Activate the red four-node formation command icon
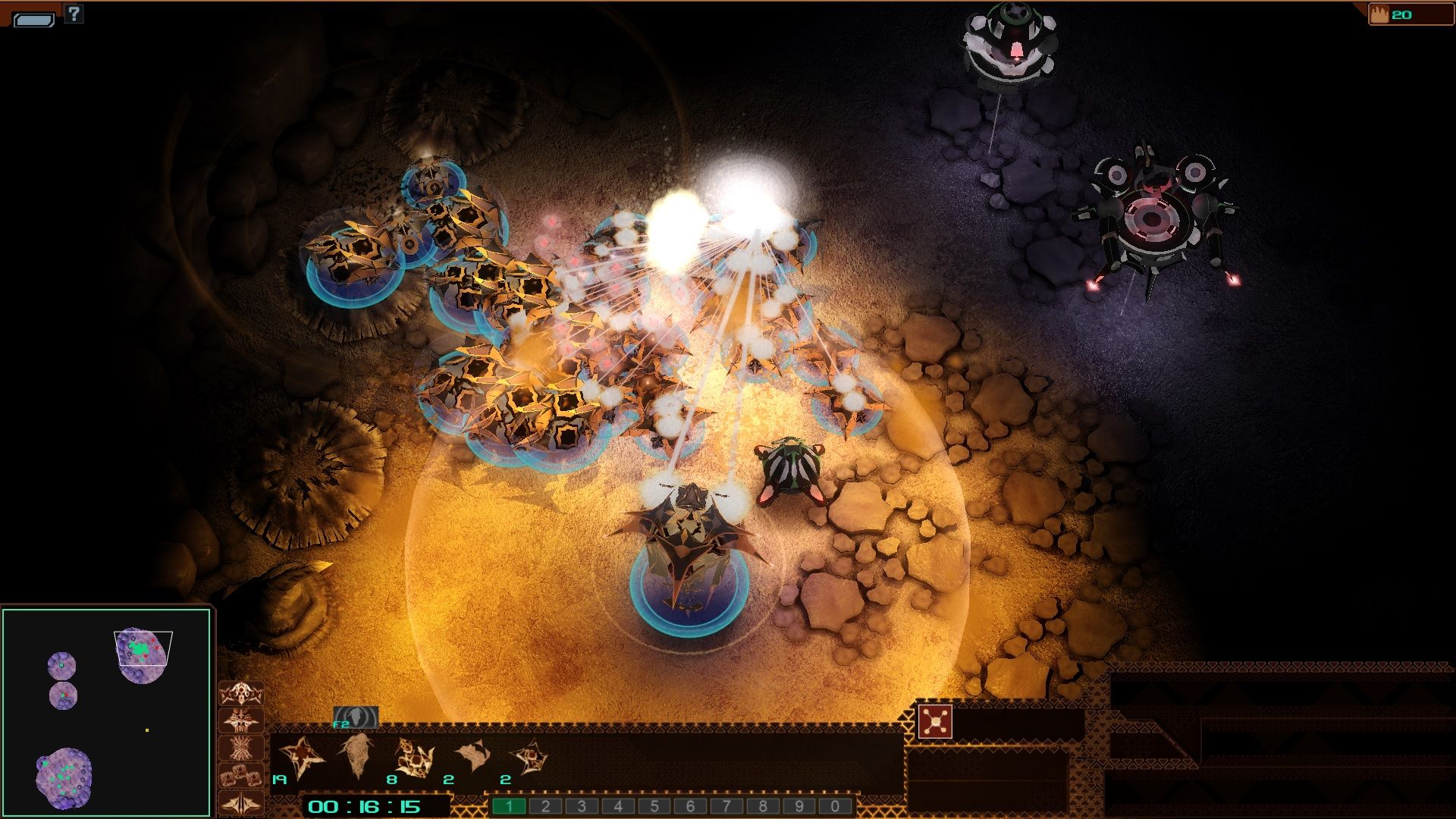Viewport: 1456px width, 819px height. tap(935, 722)
